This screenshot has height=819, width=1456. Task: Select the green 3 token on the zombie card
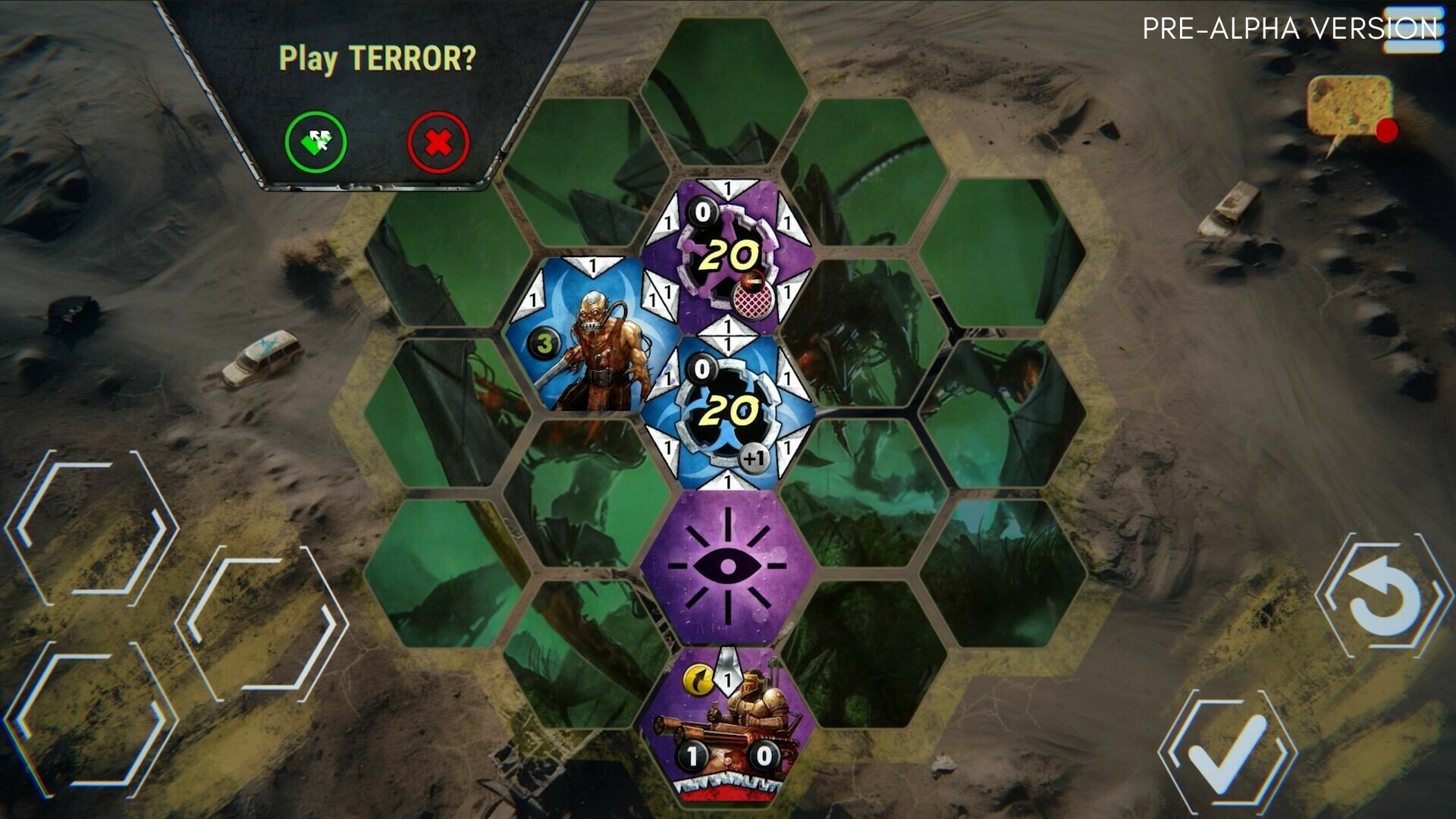point(544,344)
